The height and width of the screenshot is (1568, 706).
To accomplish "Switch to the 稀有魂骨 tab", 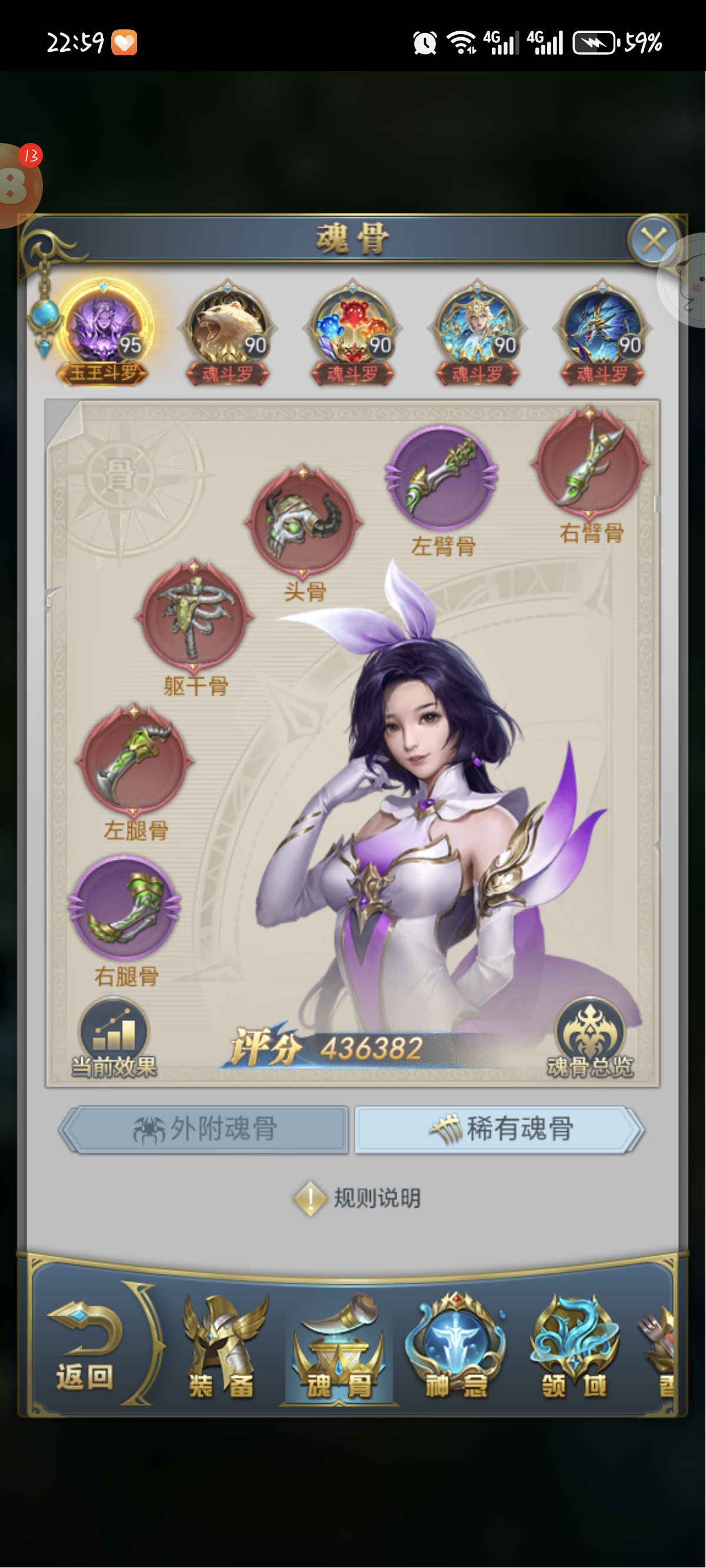I will (499, 1129).
